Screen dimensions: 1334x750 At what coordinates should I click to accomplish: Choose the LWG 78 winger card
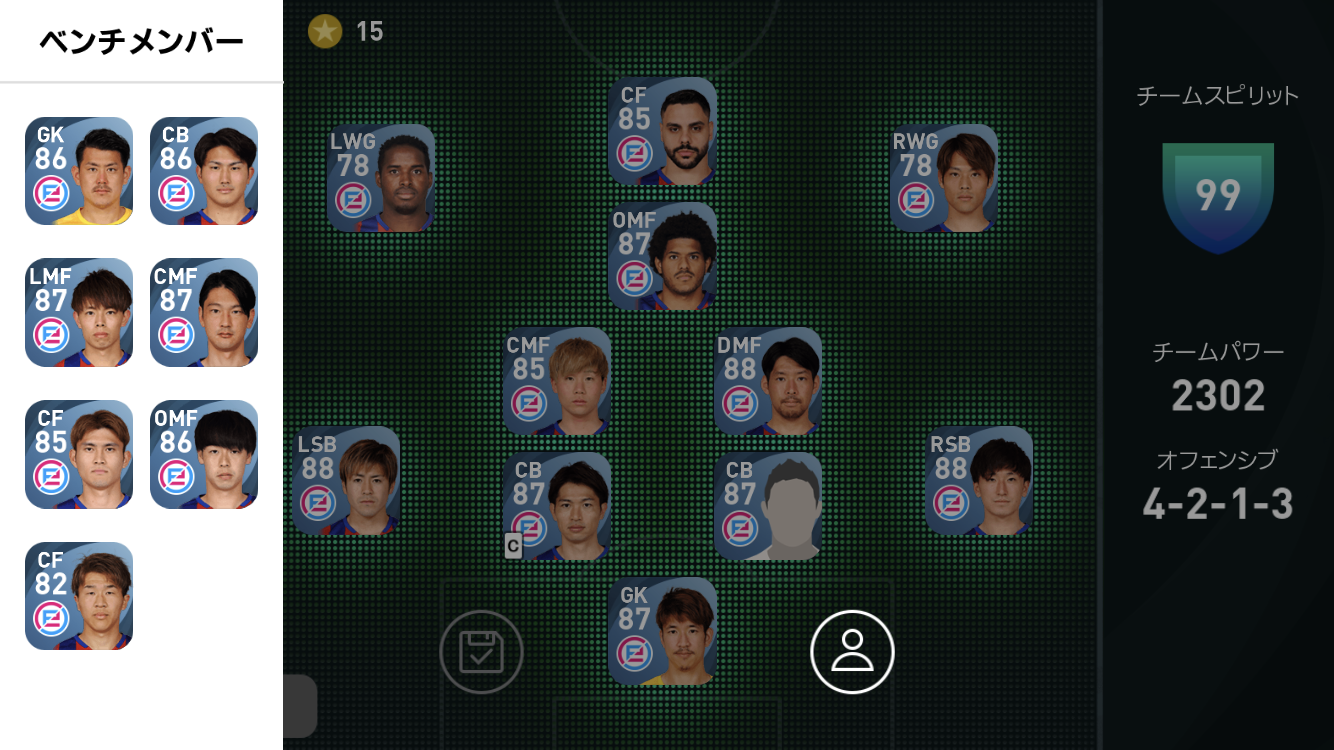click(x=381, y=178)
